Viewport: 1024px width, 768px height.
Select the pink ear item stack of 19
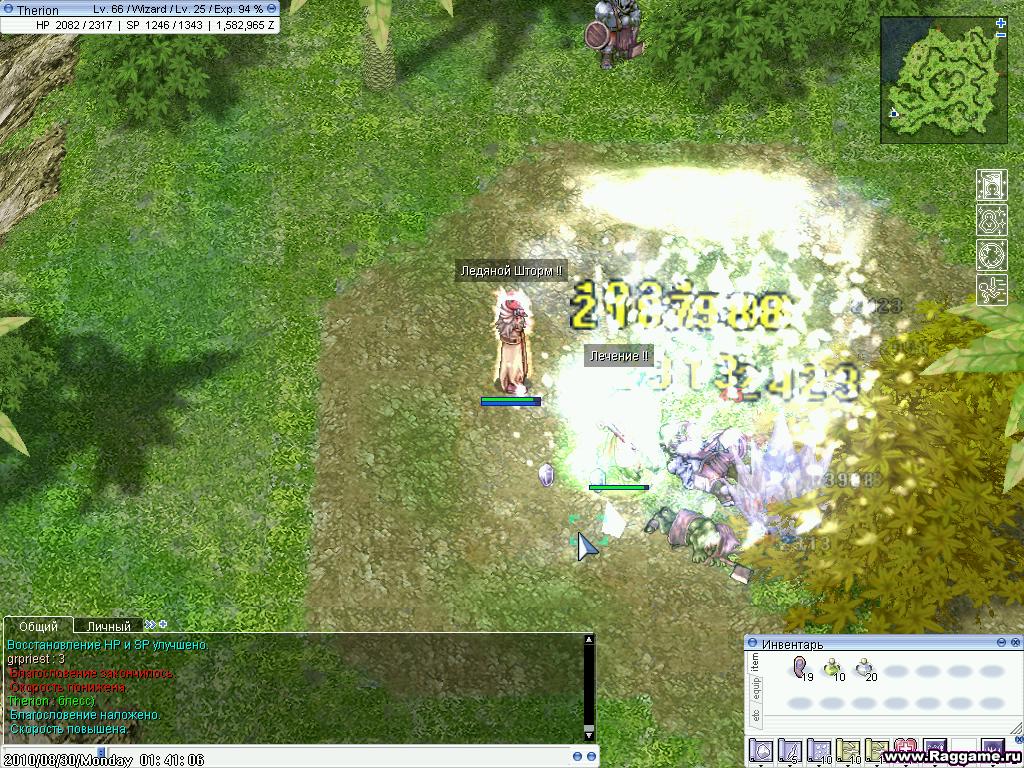coord(800,669)
